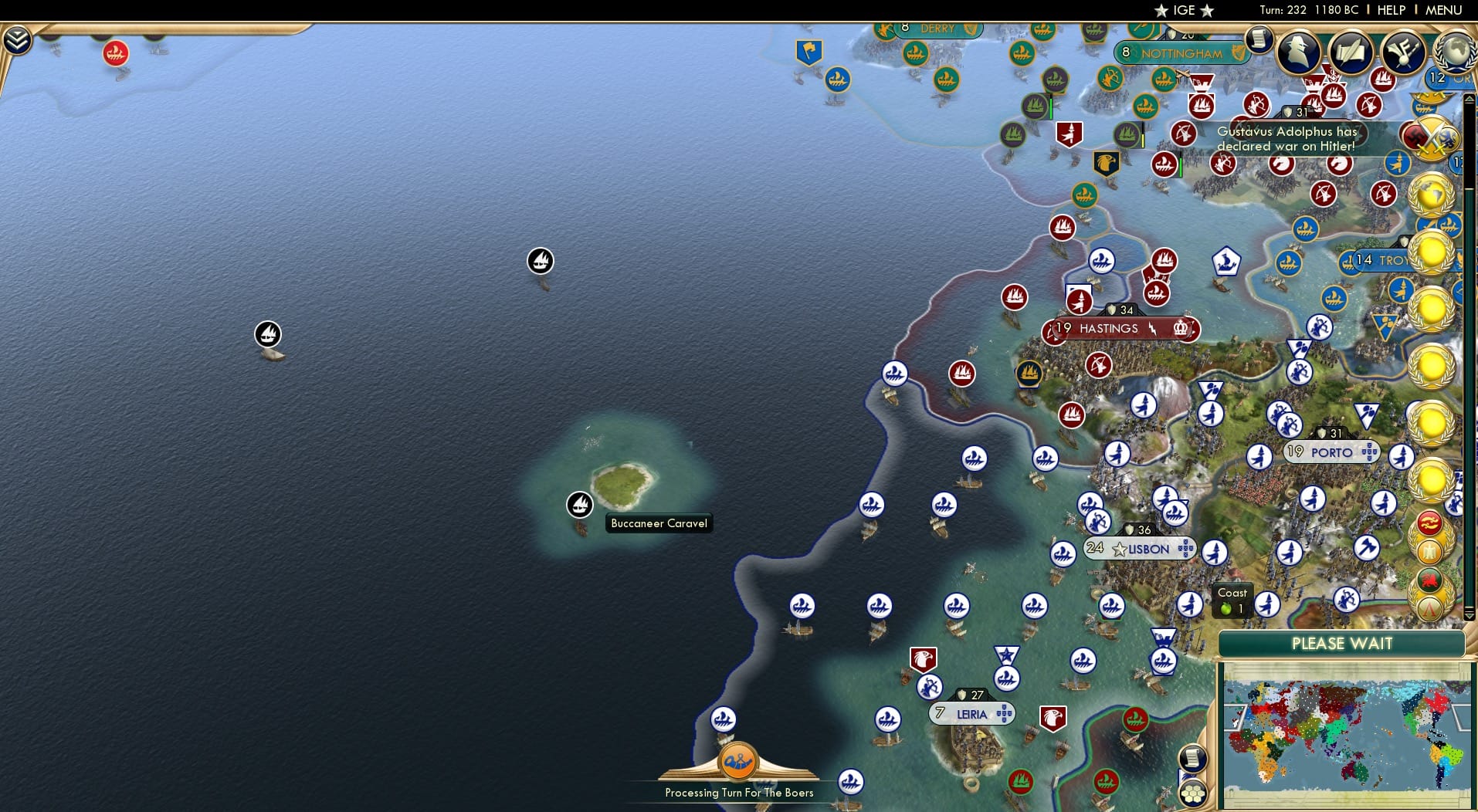Image resolution: width=1478 pixels, height=812 pixels.
Task: Open the notification log scroll beside the minimap
Action: pos(1192,759)
